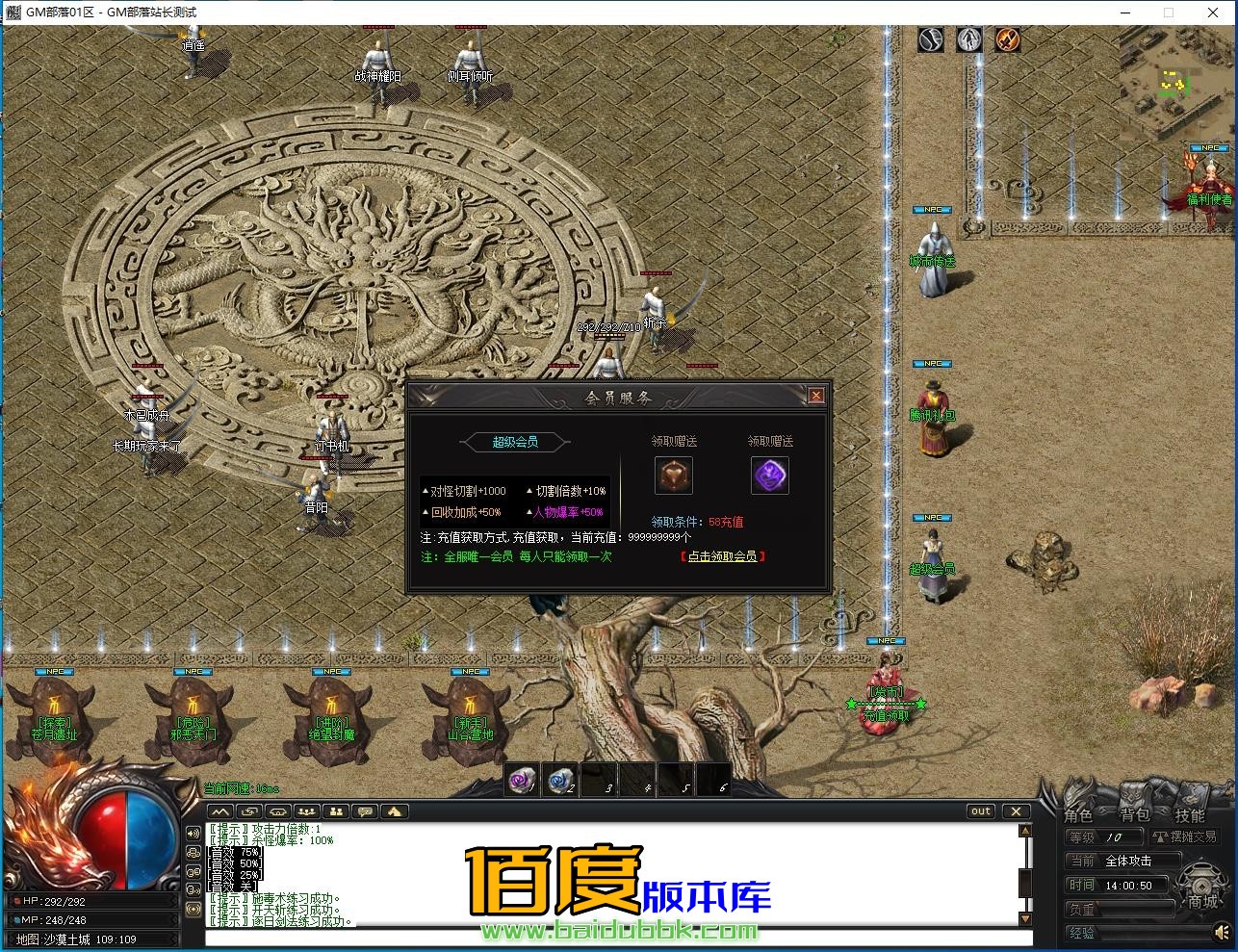Click the speech-bubble chat channel icon in chat toolbar

click(x=364, y=811)
